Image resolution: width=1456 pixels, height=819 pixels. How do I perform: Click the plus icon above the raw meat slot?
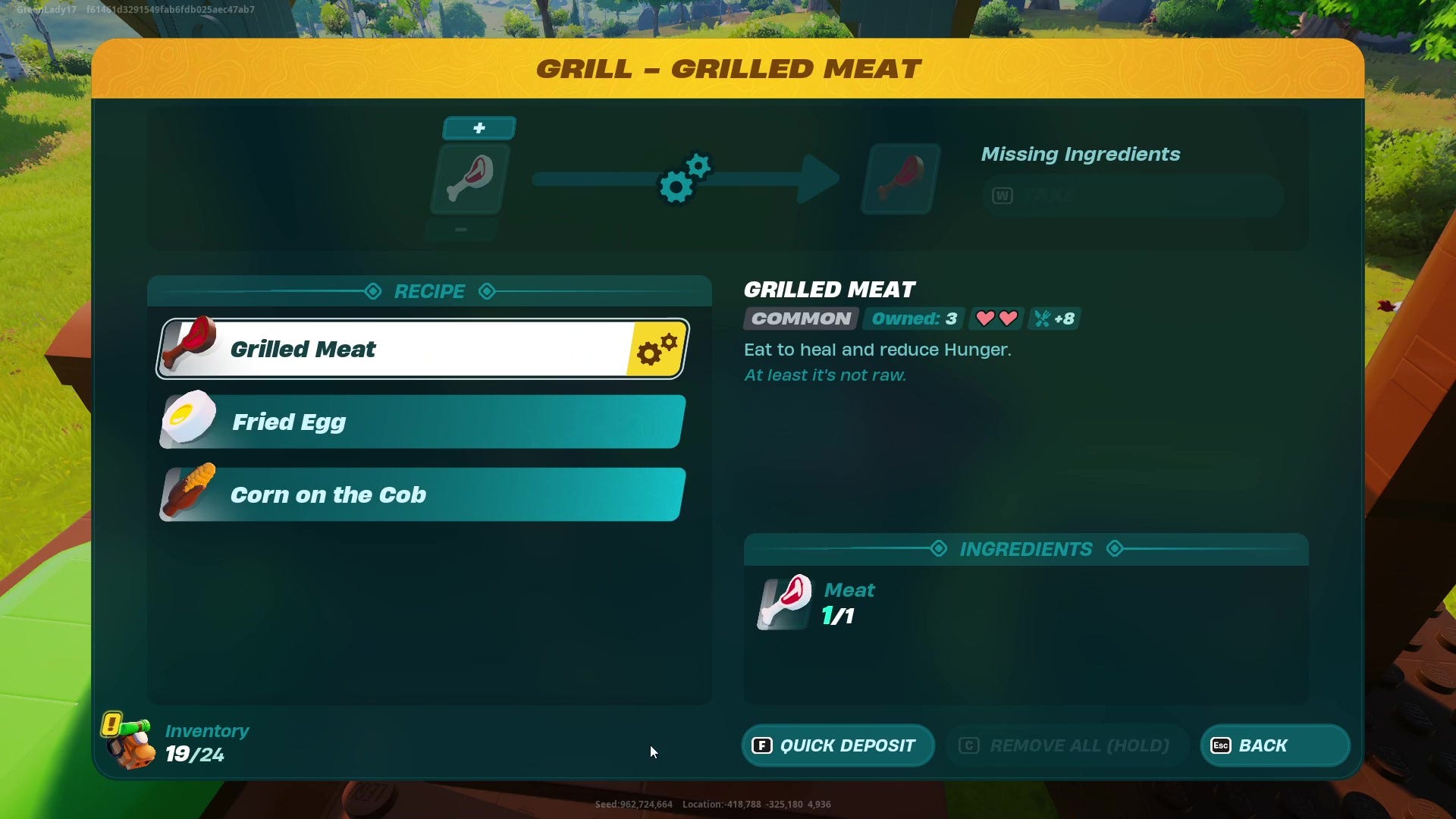[x=478, y=127]
